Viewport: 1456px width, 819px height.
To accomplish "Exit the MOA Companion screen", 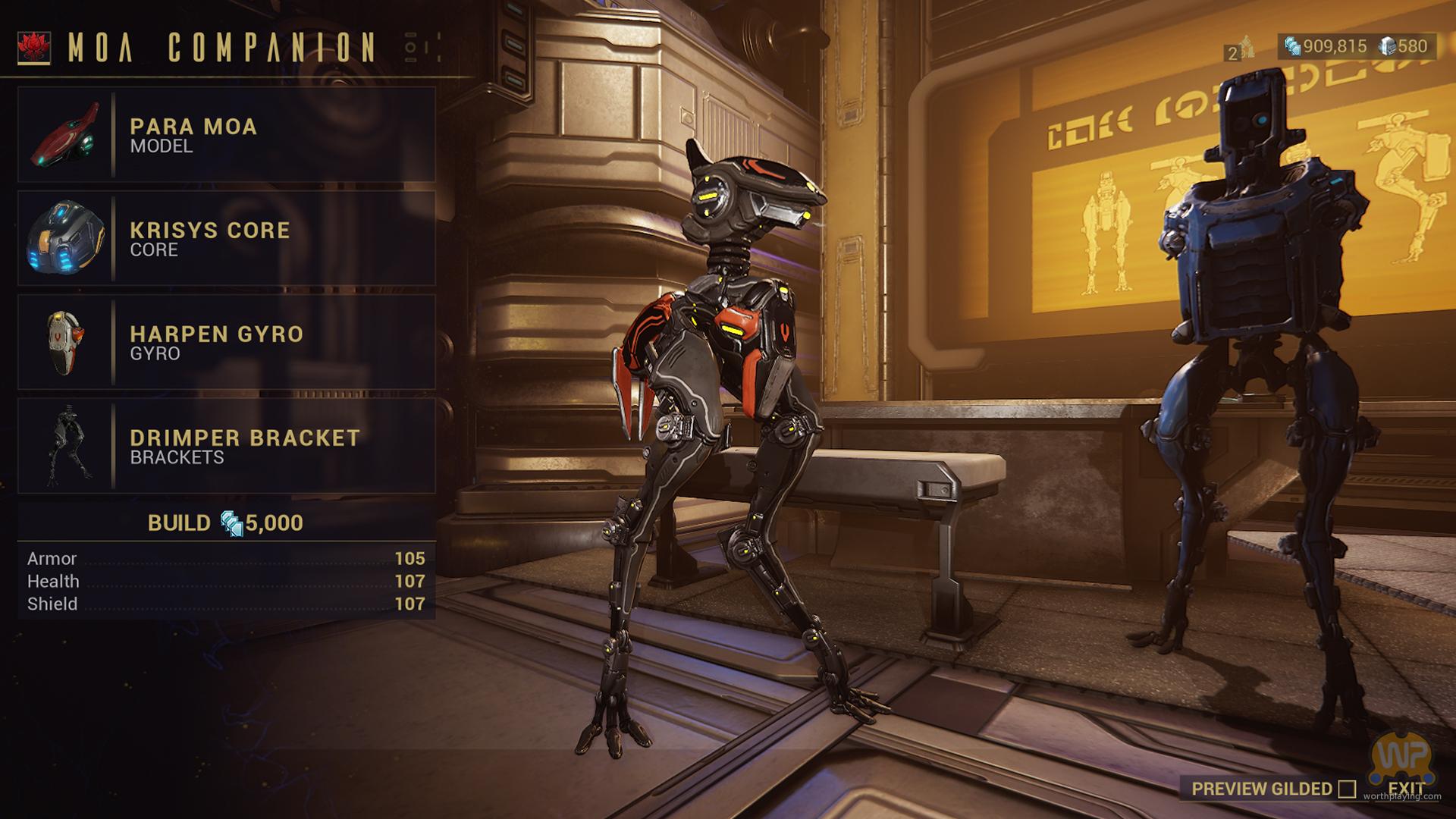I will (x=1406, y=789).
